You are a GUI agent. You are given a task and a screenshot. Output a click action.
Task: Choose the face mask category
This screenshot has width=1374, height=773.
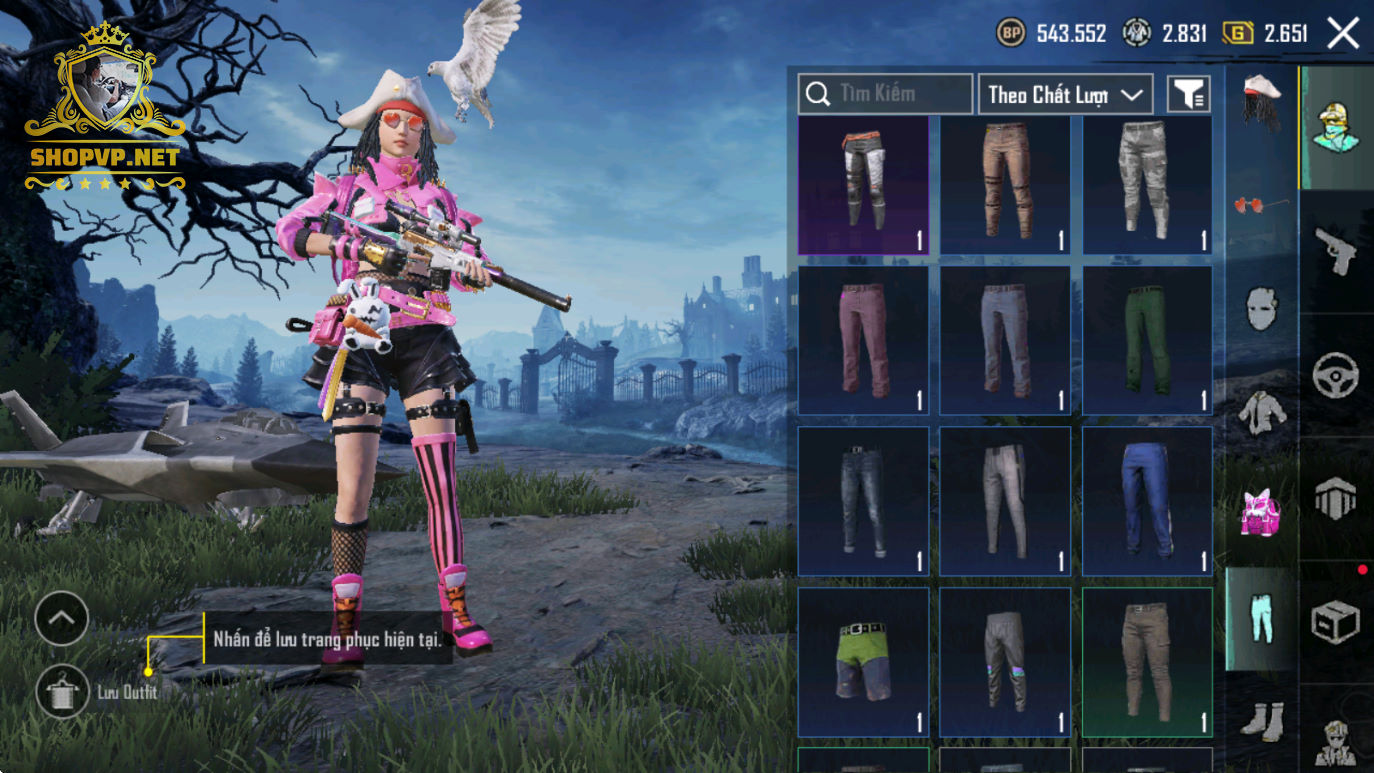coord(1261,309)
